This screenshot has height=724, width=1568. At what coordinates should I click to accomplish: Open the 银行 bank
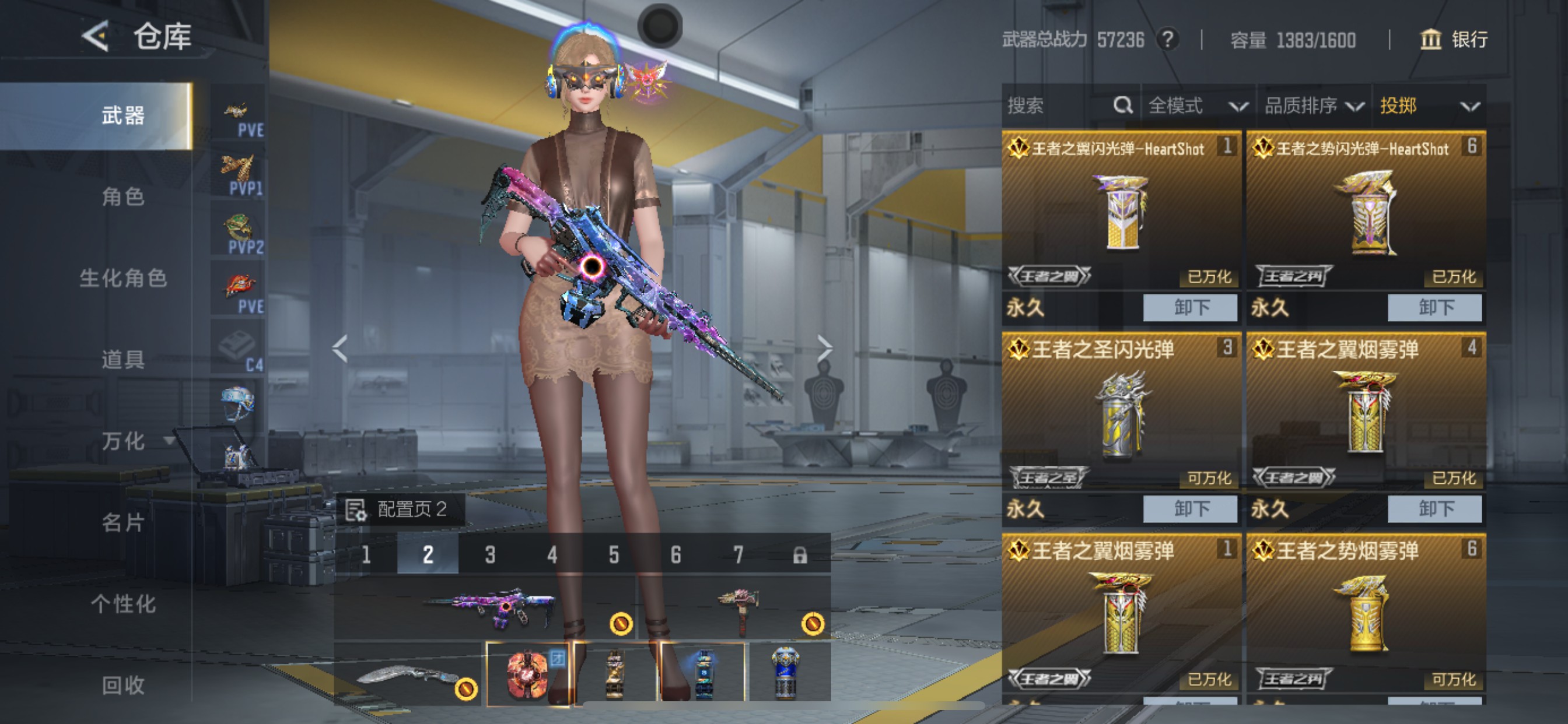coord(1454,40)
